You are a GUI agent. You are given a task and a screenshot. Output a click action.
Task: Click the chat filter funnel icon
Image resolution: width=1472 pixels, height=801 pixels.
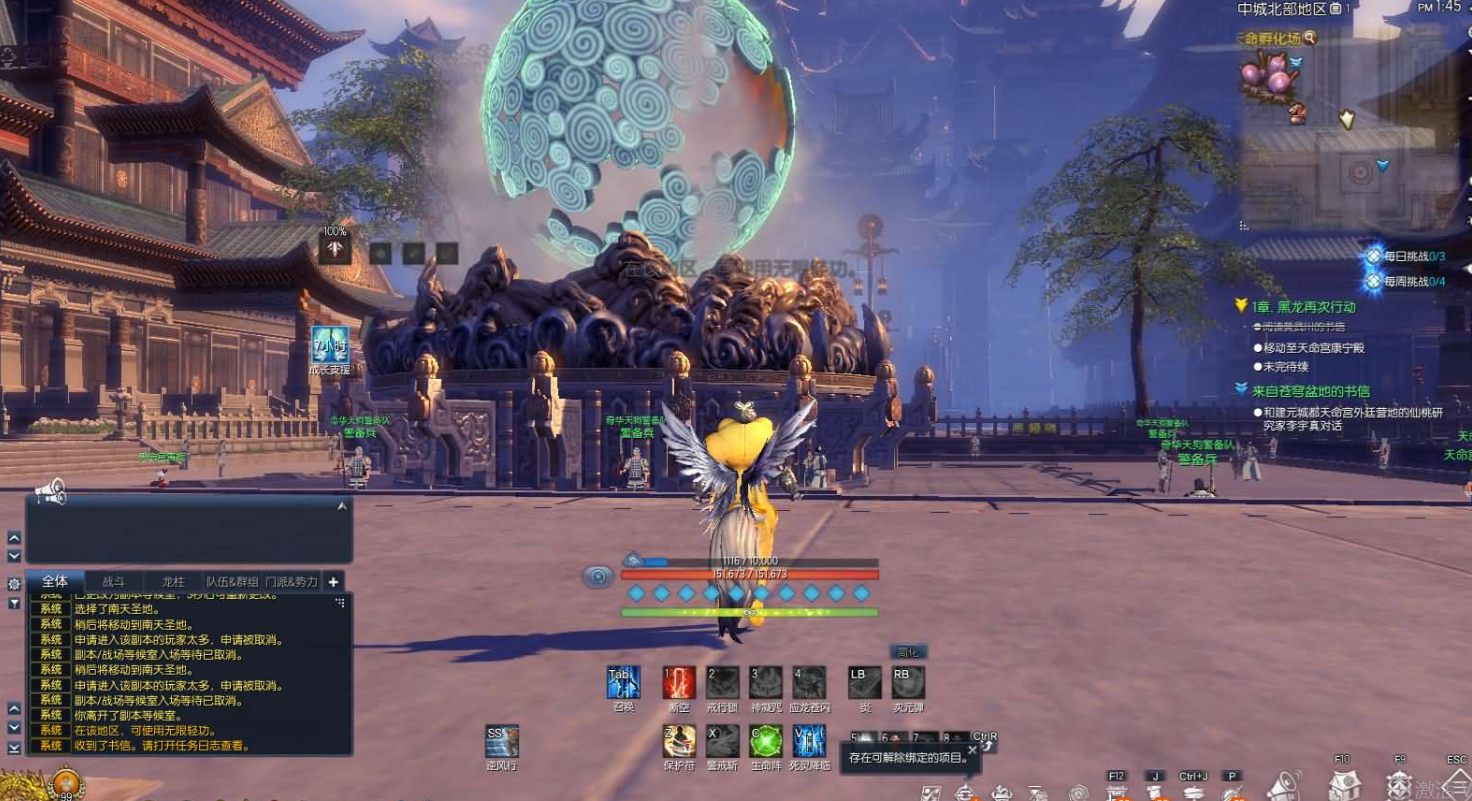[x=14, y=603]
